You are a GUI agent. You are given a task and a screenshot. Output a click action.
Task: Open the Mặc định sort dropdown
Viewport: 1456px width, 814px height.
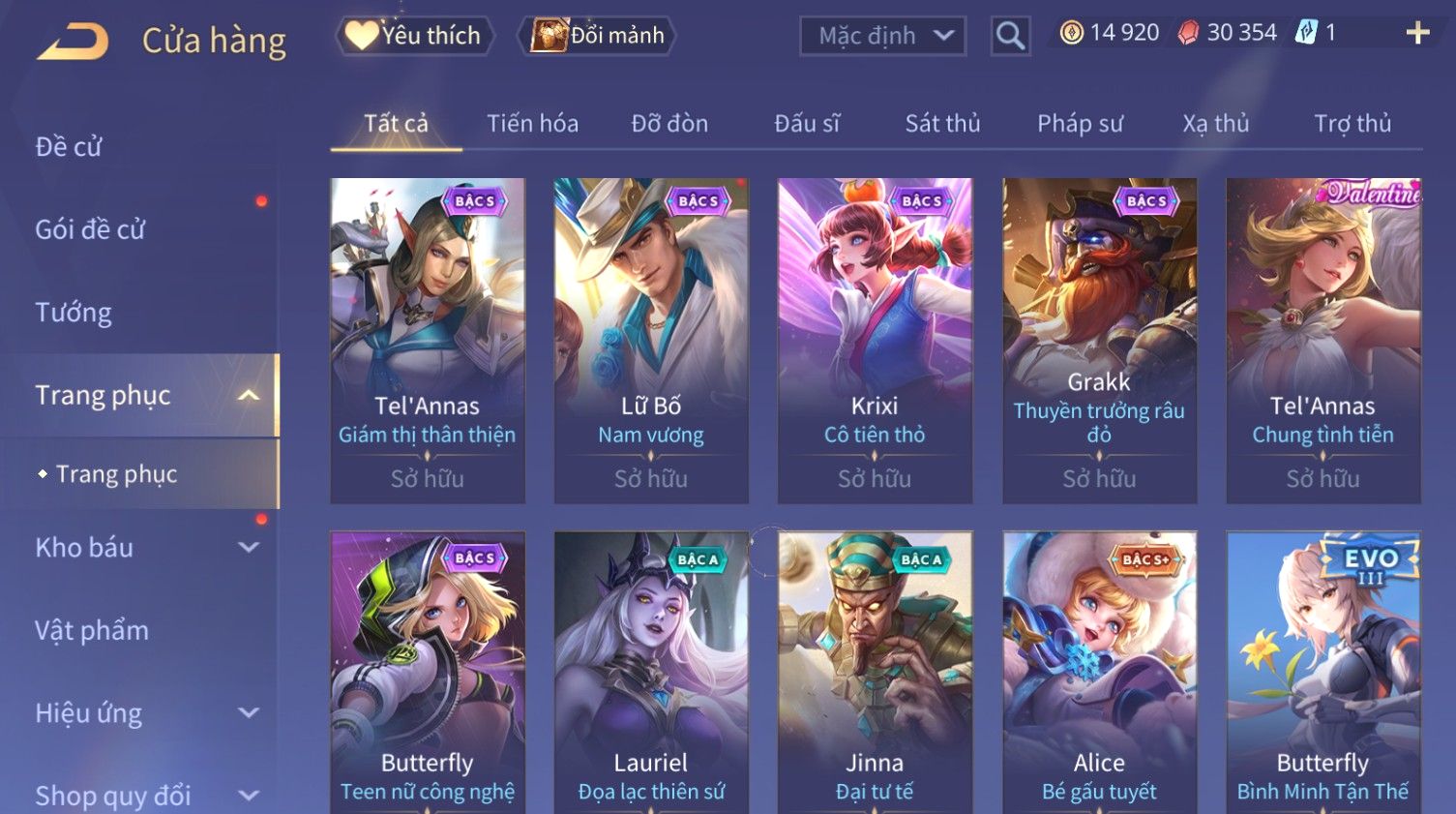click(x=882, y=36)
